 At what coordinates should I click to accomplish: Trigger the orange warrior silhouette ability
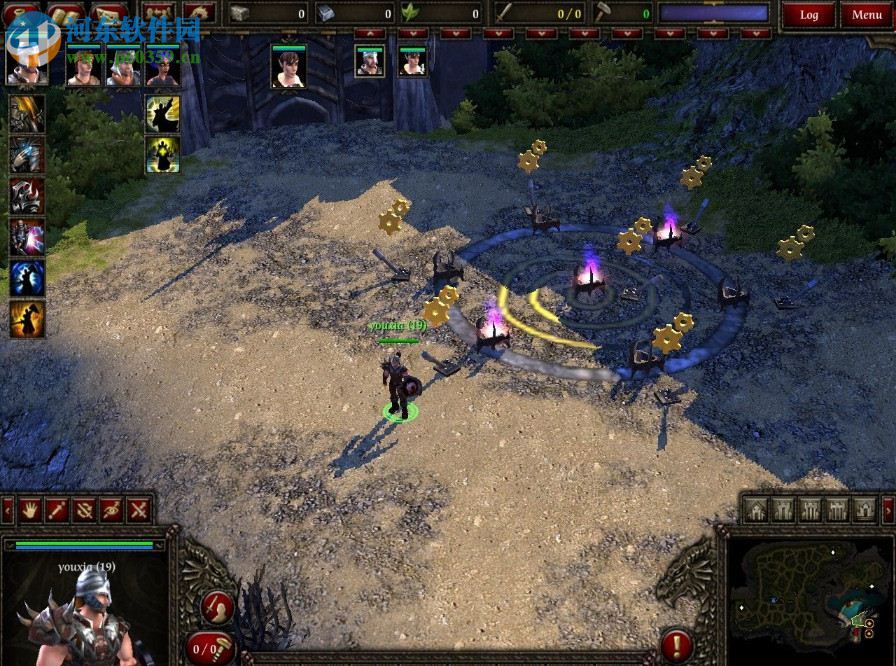(x=27, y=319)
